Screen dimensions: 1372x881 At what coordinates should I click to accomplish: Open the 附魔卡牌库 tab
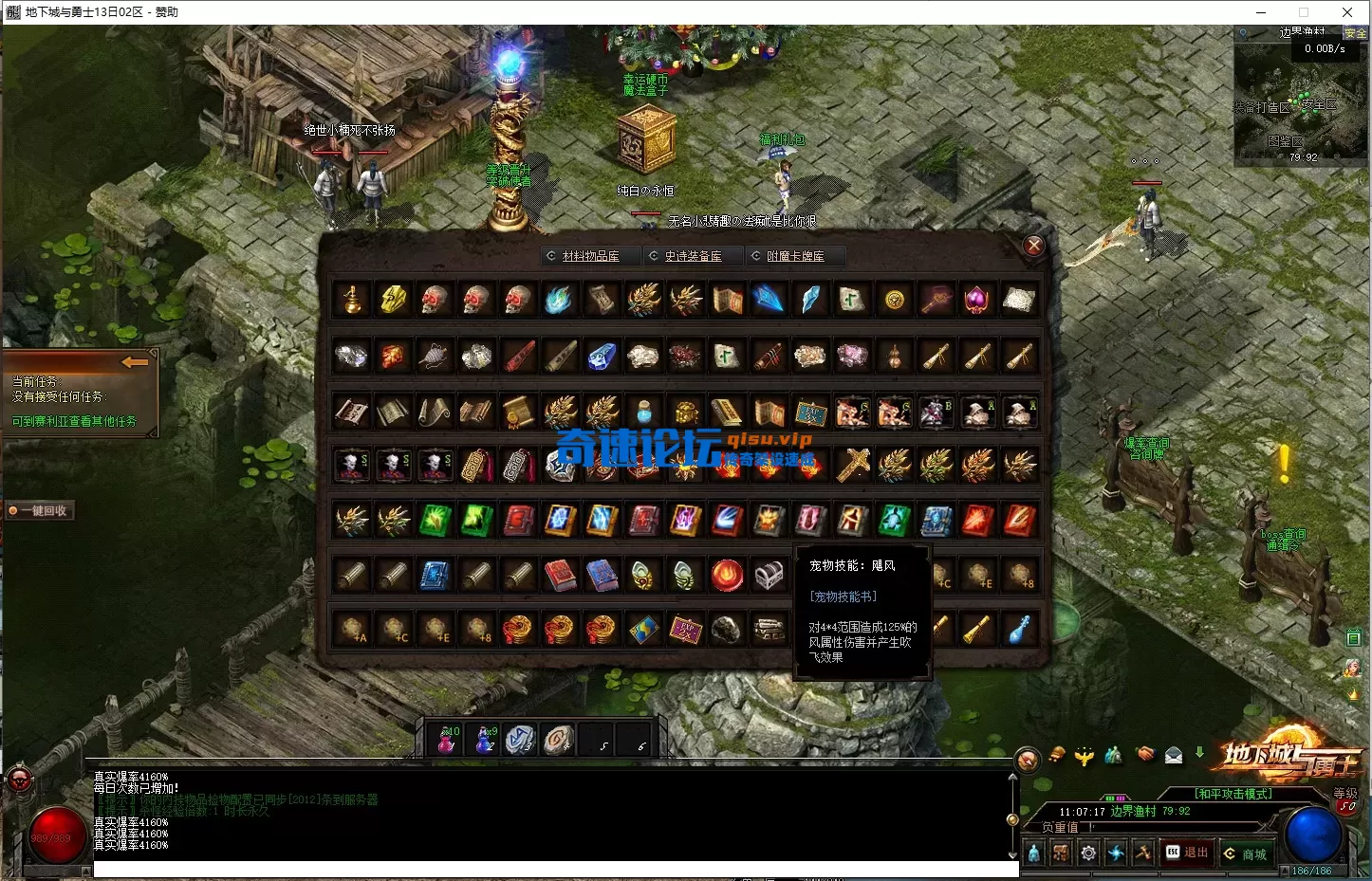coord(796,255)
